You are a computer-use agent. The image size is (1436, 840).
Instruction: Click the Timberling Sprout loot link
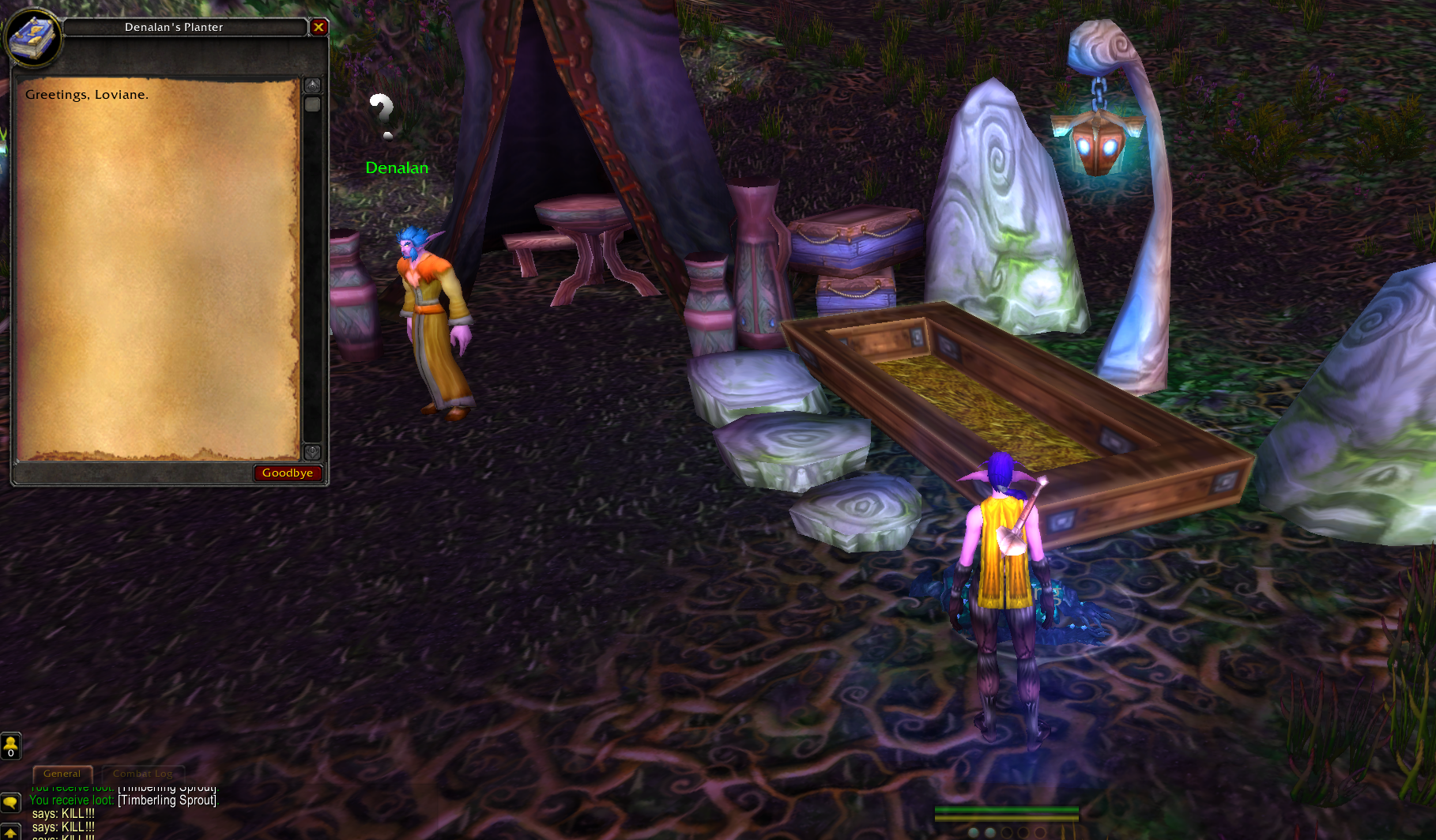coord(167,800)
